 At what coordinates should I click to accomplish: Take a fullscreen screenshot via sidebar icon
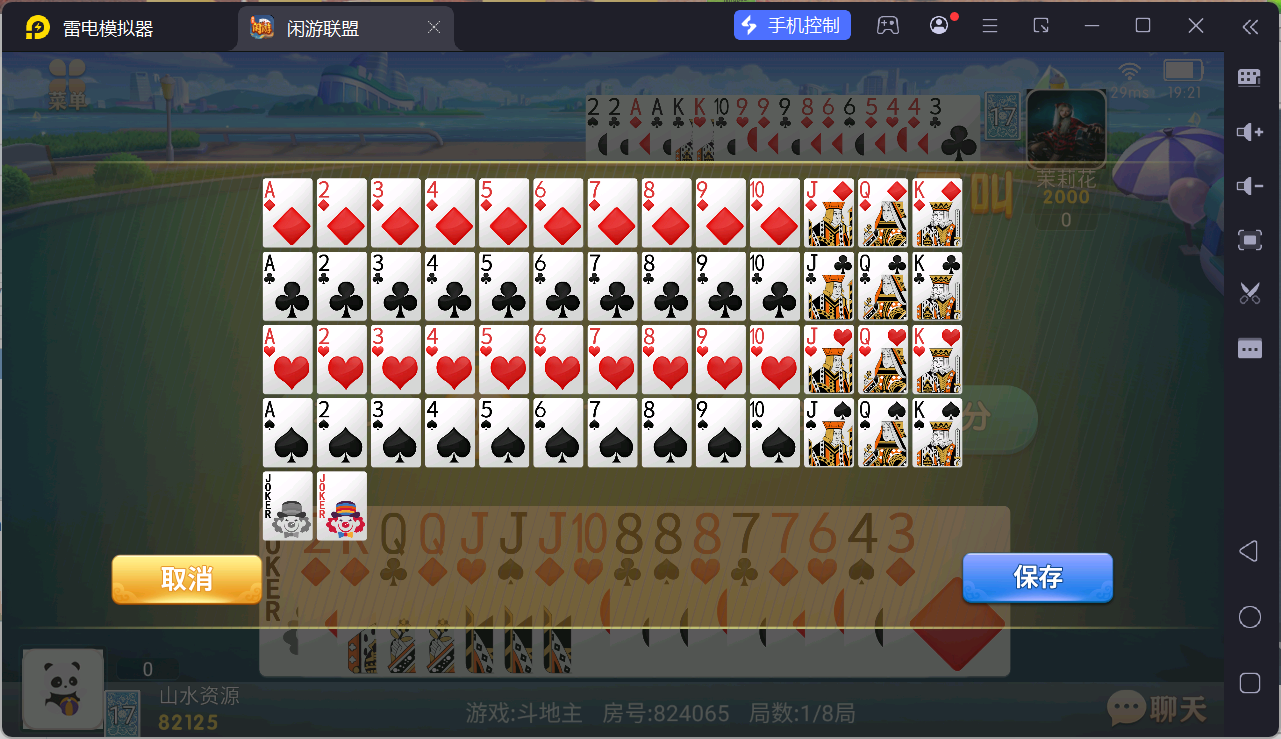click(x=1248, y=240)
